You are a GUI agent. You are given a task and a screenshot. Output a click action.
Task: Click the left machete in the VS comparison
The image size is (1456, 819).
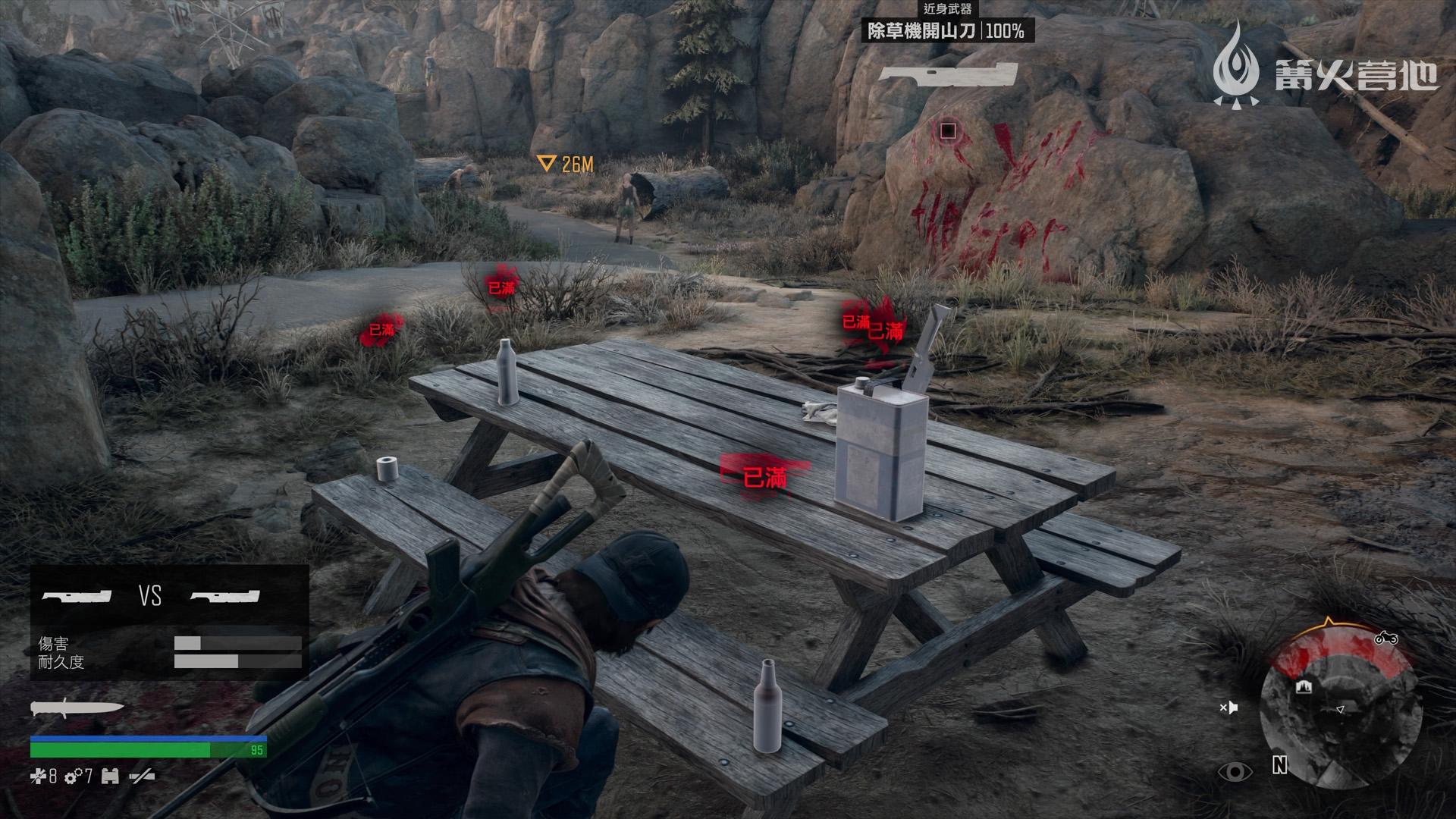[77, 597]
